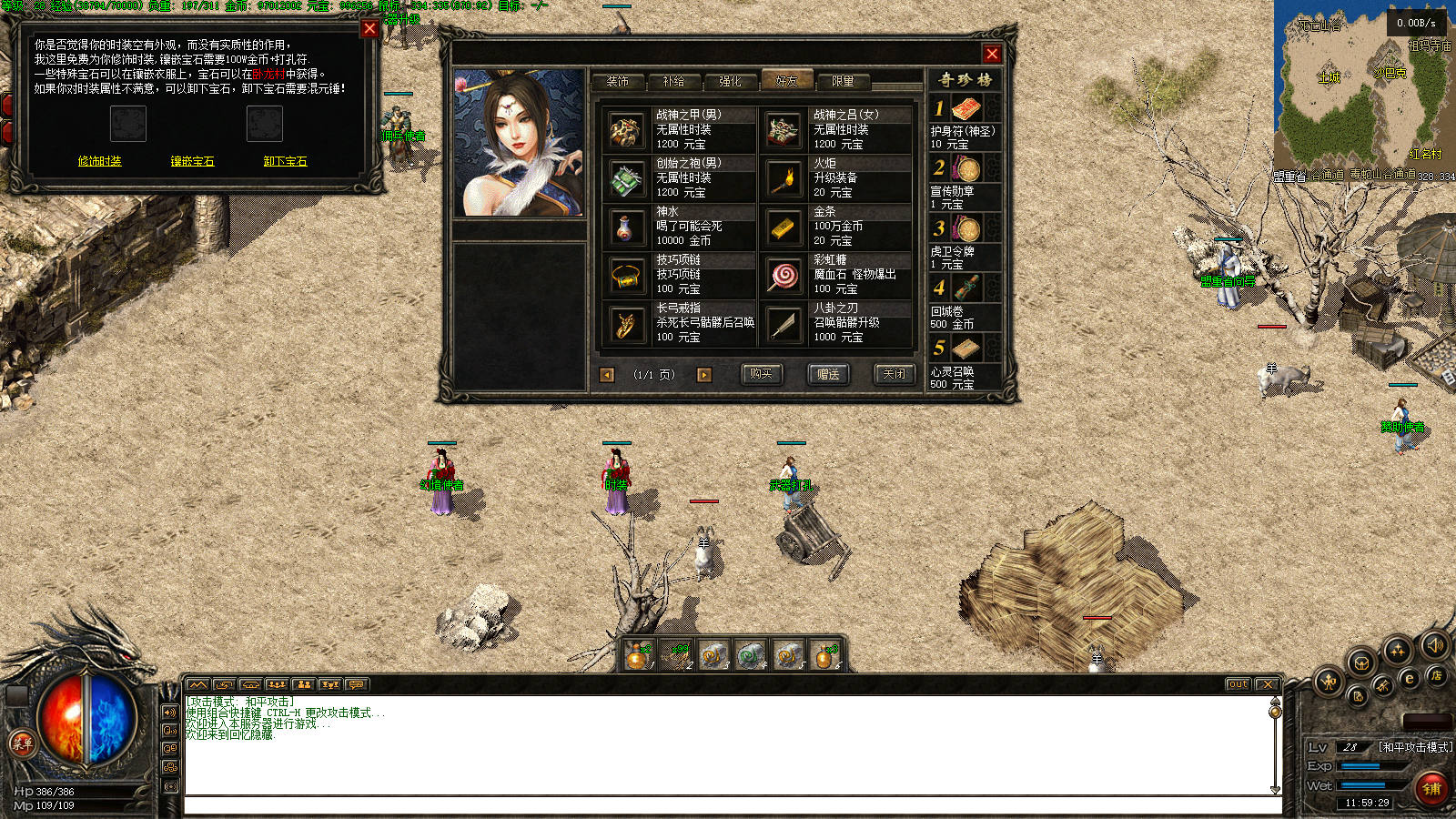
Task: Choose the 修饰时装 dialogue option
Action: click(99, 161)
